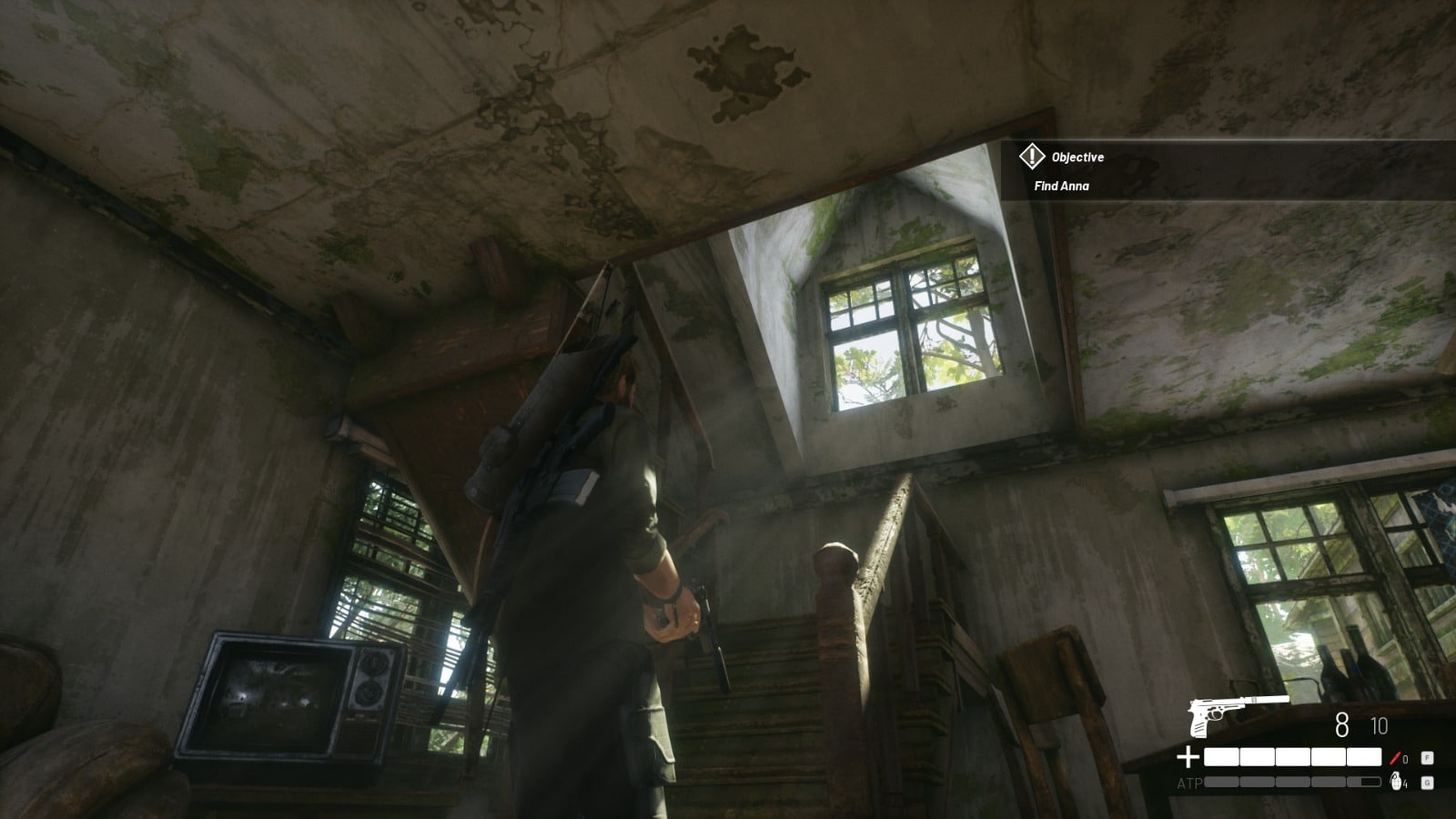Click the objective exclamation diamond icon
This screenshot has height=819, width=1456.
coord(1031,157)
